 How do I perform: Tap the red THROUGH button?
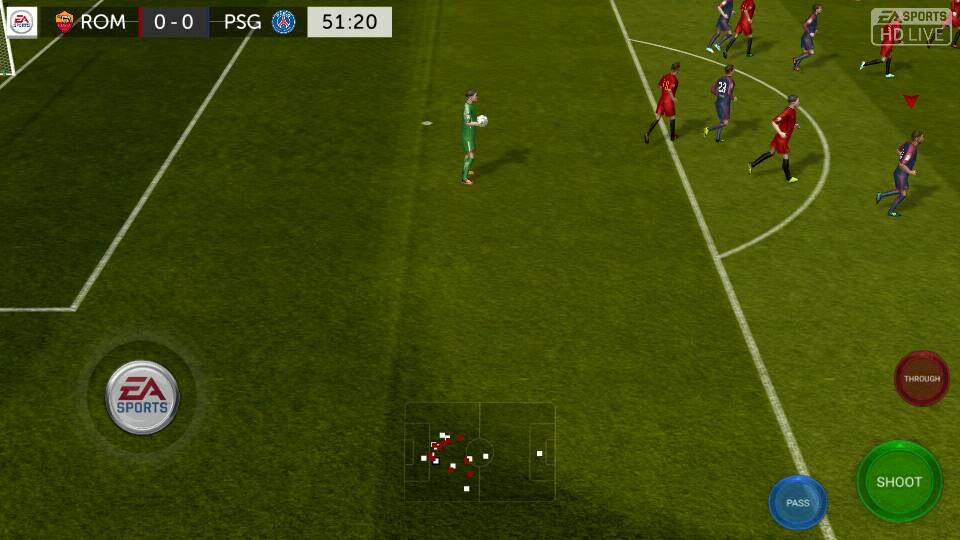click(921, 379)
